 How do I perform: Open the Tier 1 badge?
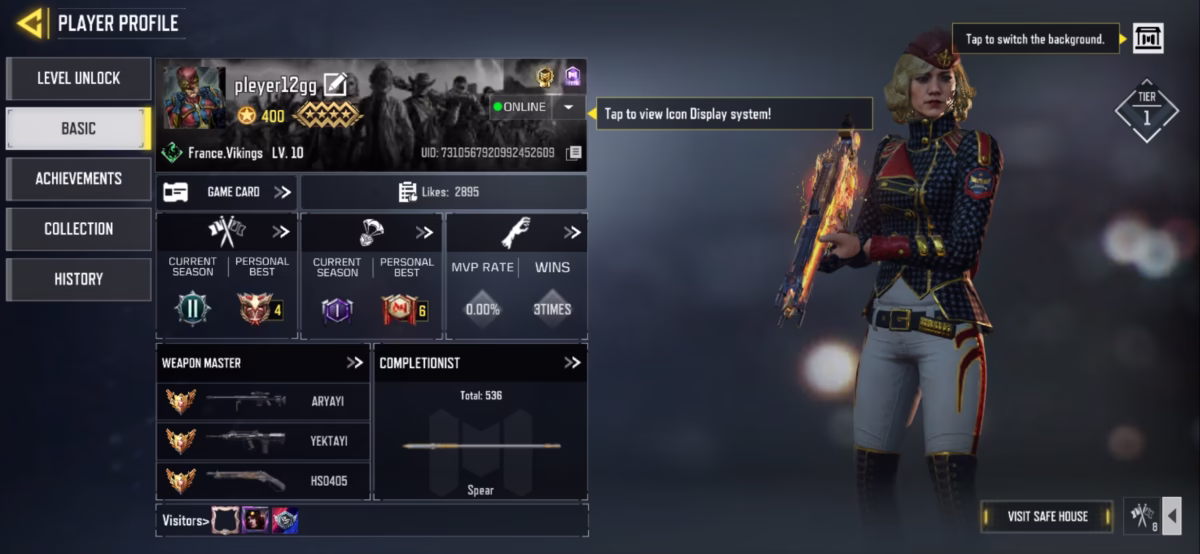1146,110
